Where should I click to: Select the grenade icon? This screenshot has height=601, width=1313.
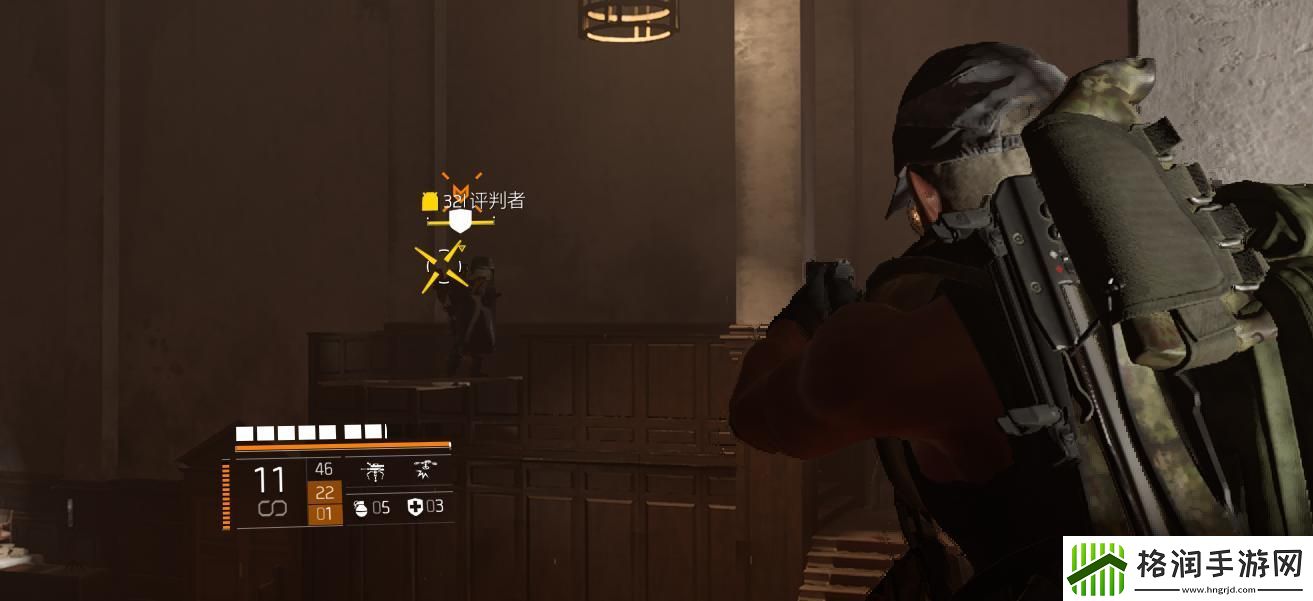[x=361, y=508]
